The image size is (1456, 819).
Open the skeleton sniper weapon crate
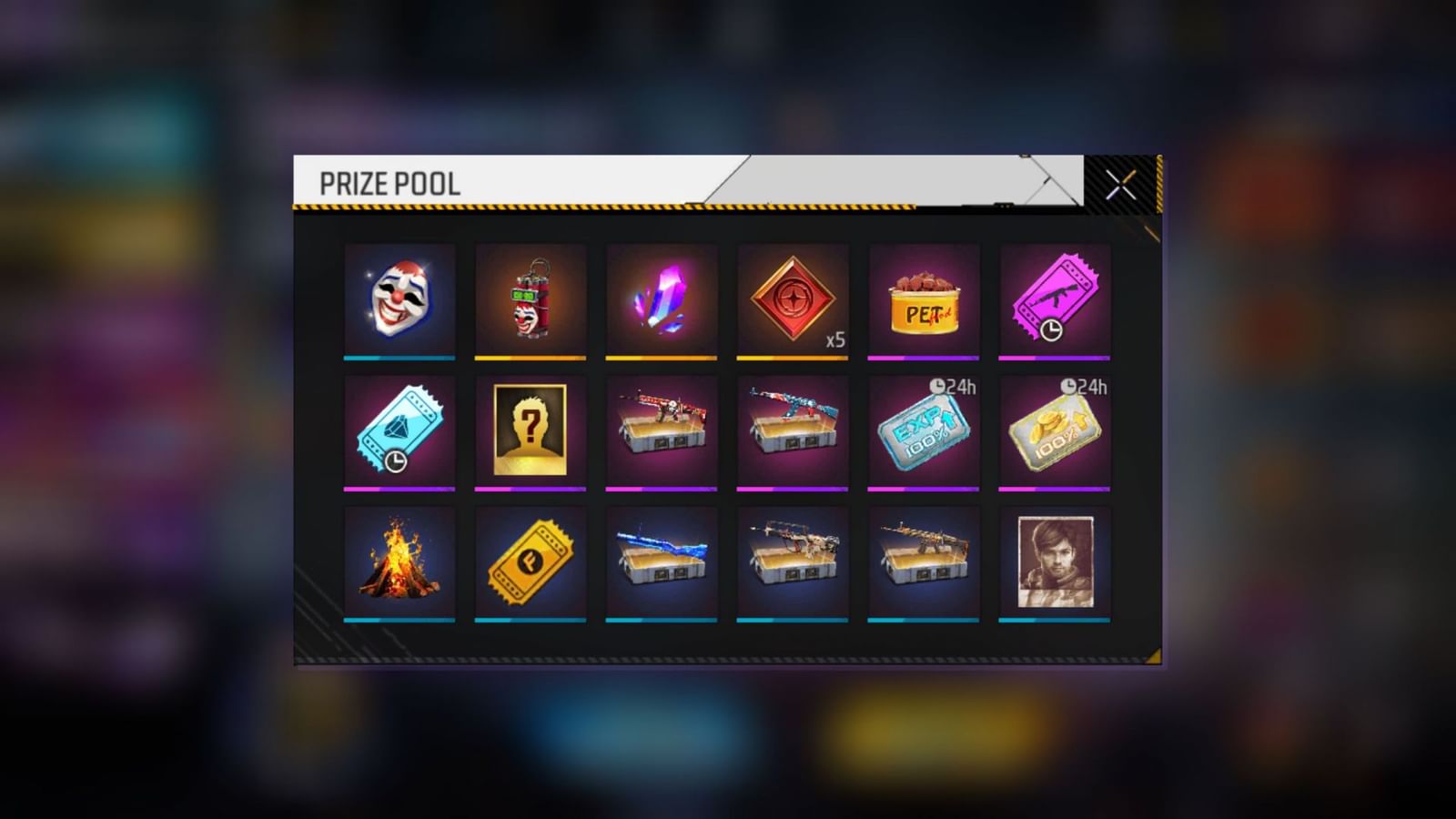793,562
